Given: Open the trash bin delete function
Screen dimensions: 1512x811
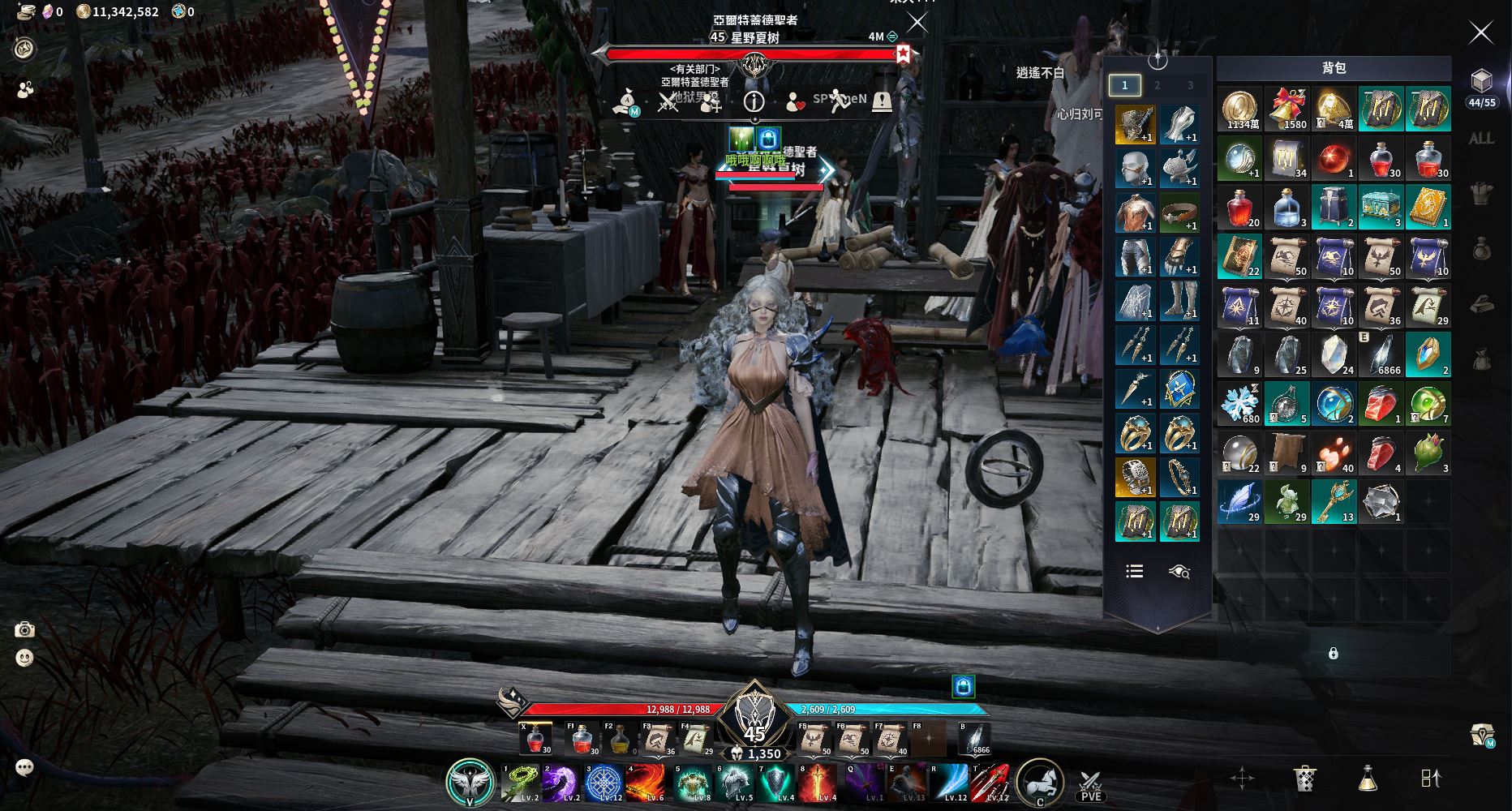Looking at the screenshot, I should click(x=1304, y=779).
